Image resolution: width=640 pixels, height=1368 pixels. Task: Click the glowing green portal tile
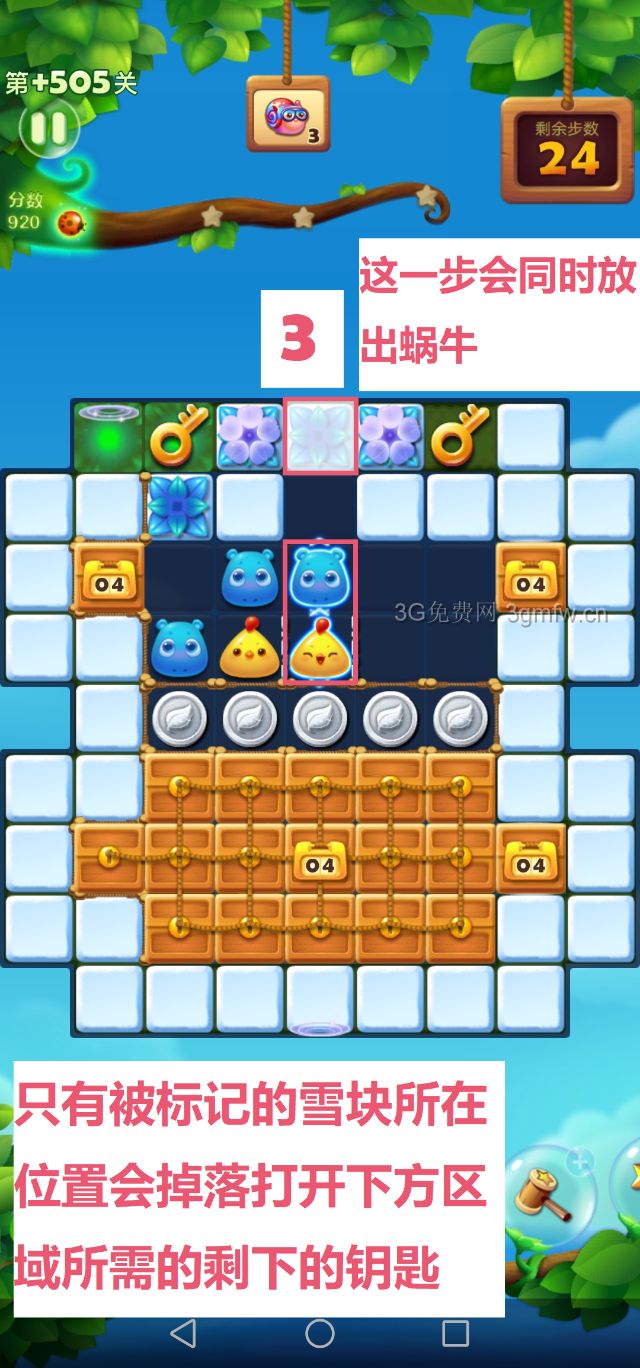(108, 434)
